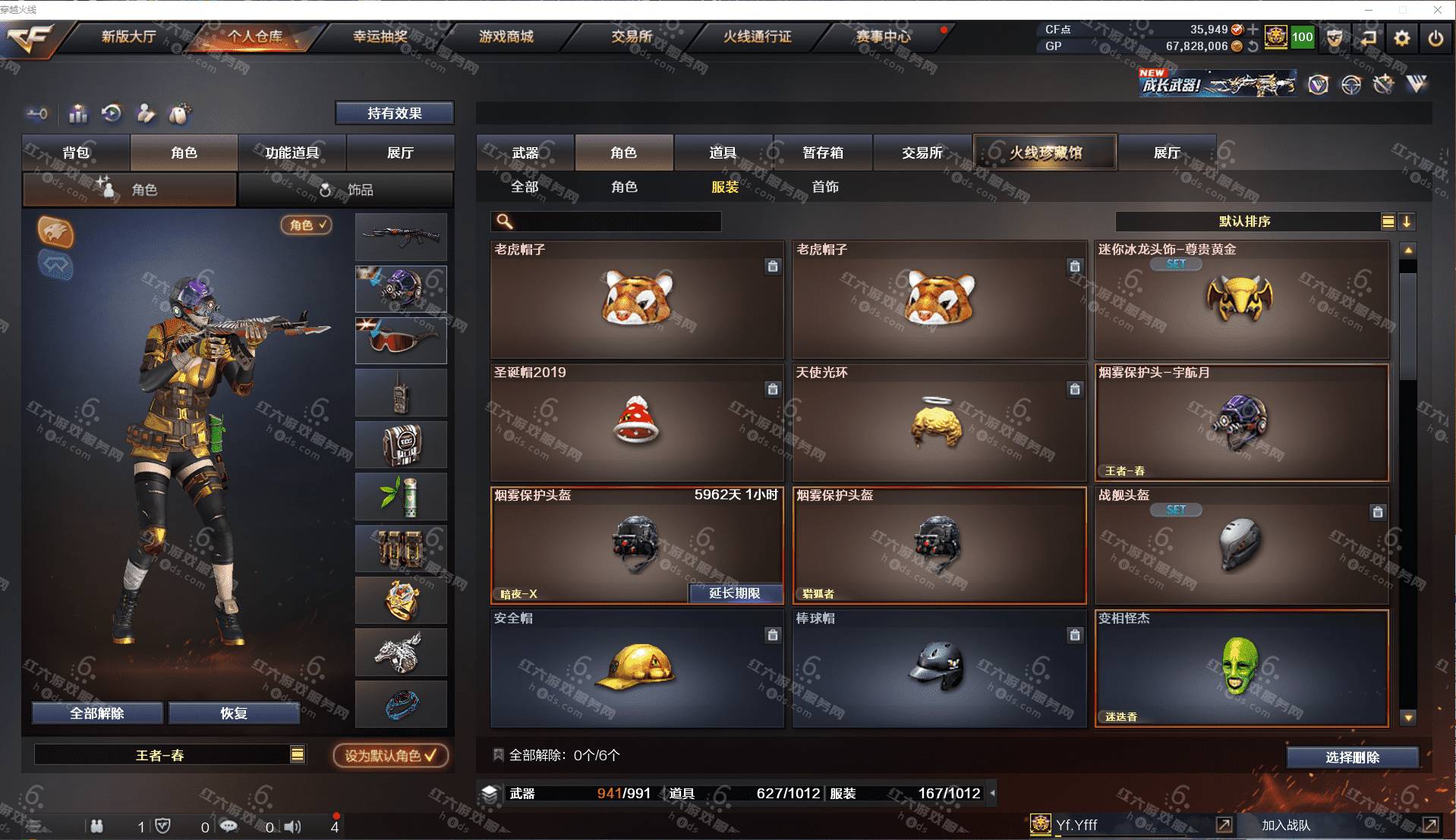The width and height of the screenshot is (1456, 840).
Task: Select the 功能道具 tab
Action: point(292,153)
